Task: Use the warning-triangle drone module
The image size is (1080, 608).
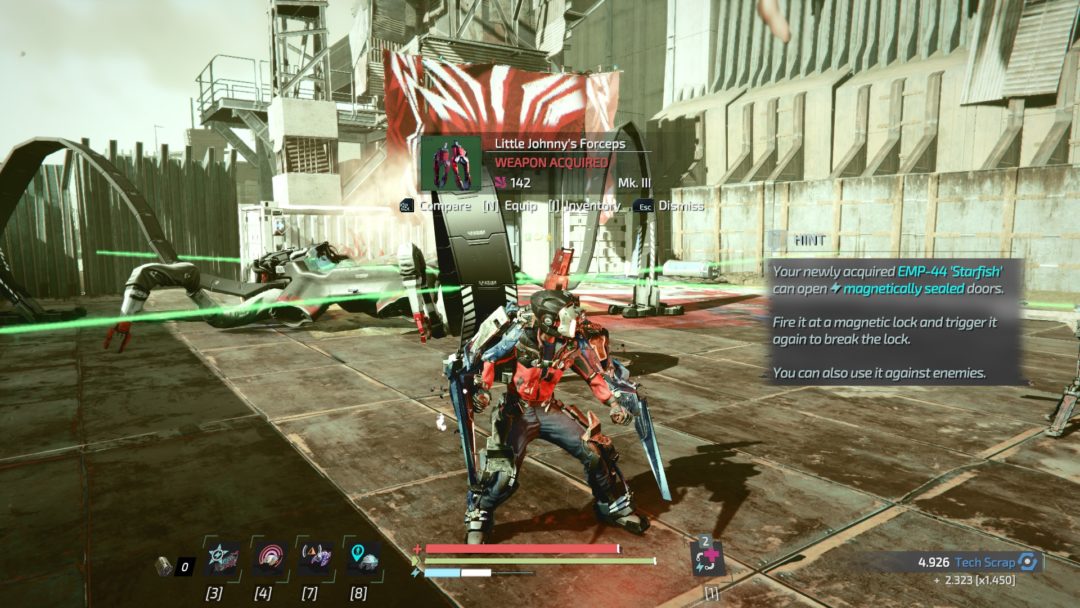Action: click(316, 558)
